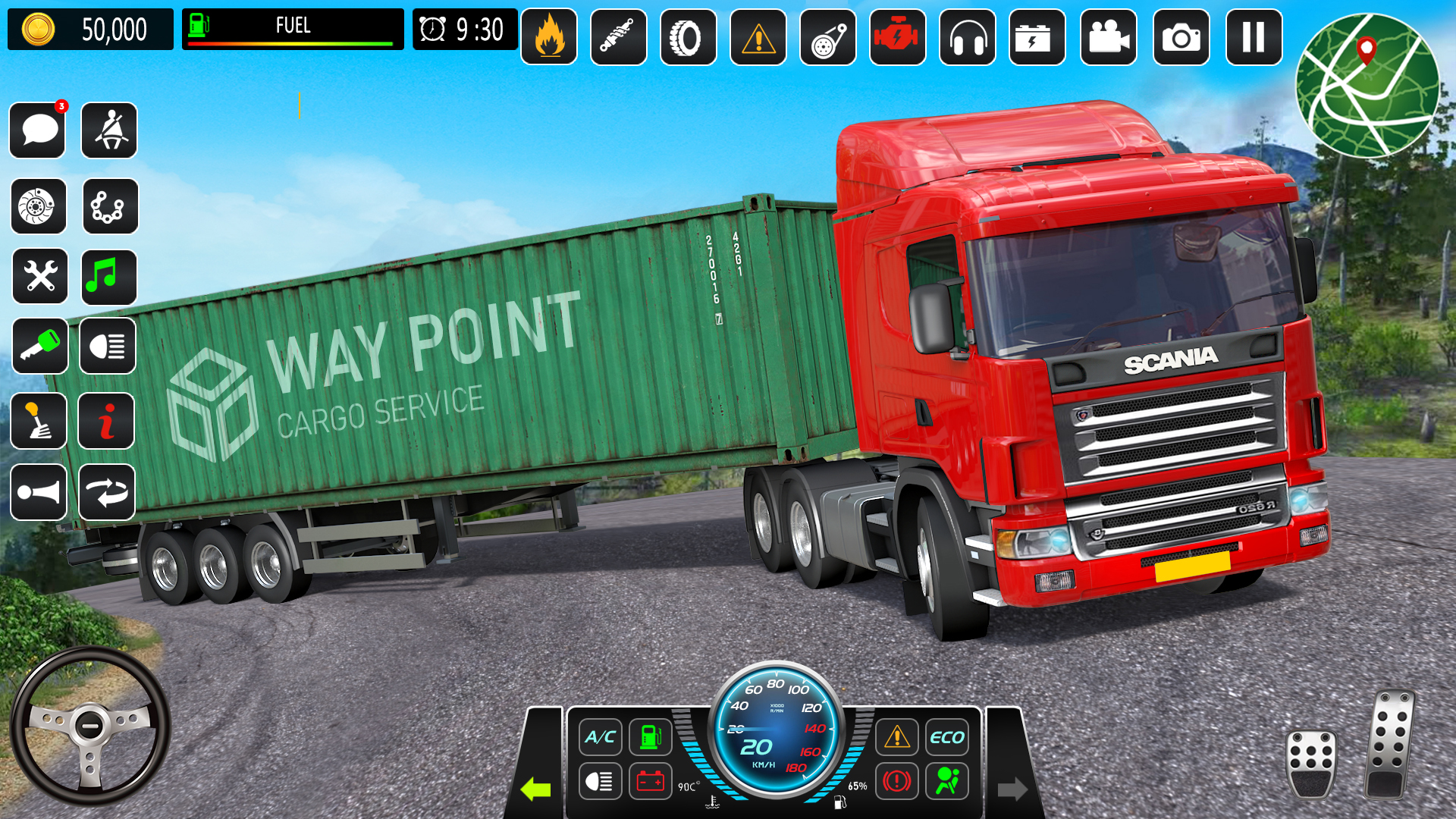The width and height of the screenshot is (1456, 819).
Task: Open the chat messages with notification badge
Action: (37, 130)
